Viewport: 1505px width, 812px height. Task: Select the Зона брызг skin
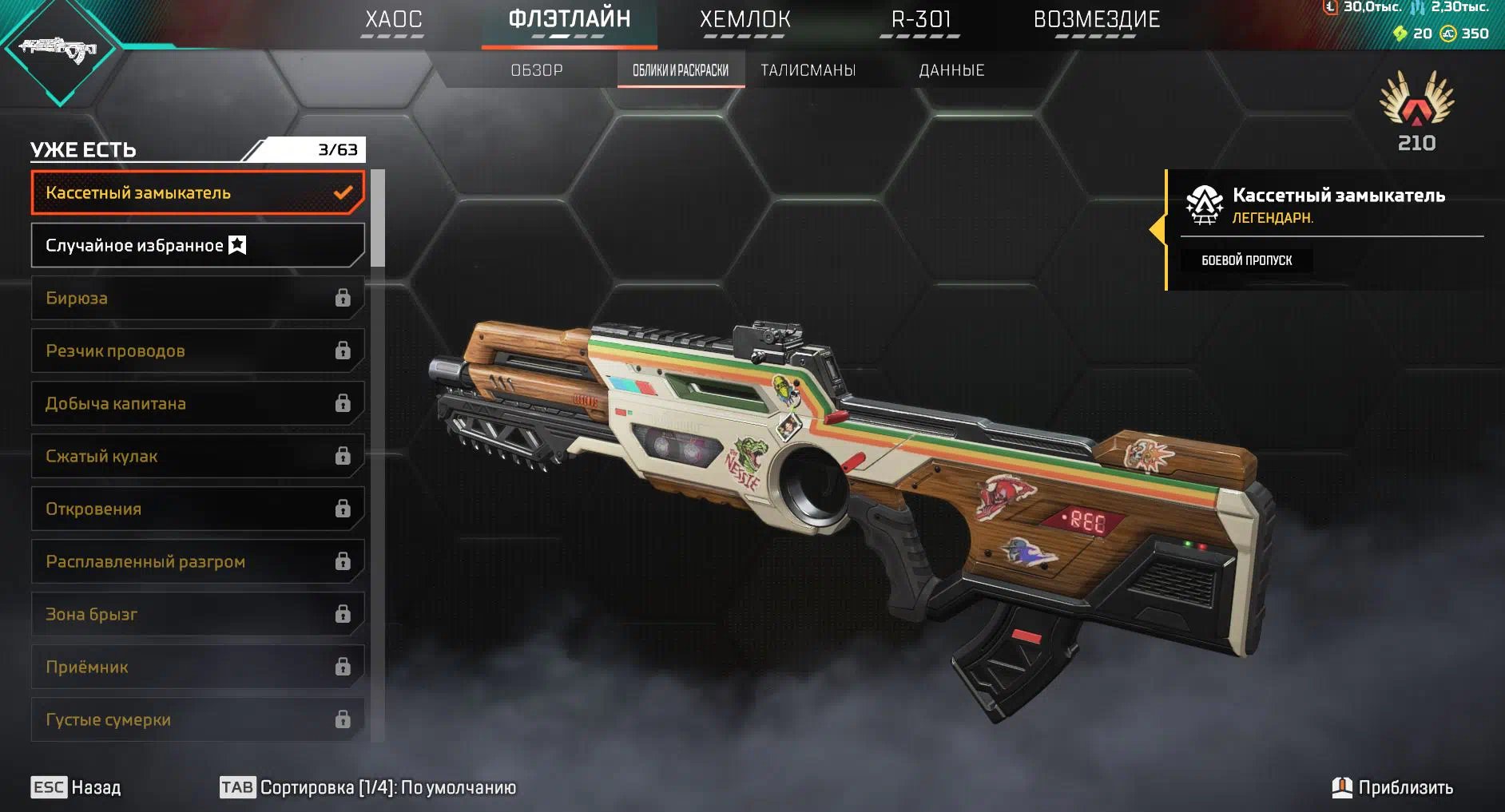click(x=197, y=614)
